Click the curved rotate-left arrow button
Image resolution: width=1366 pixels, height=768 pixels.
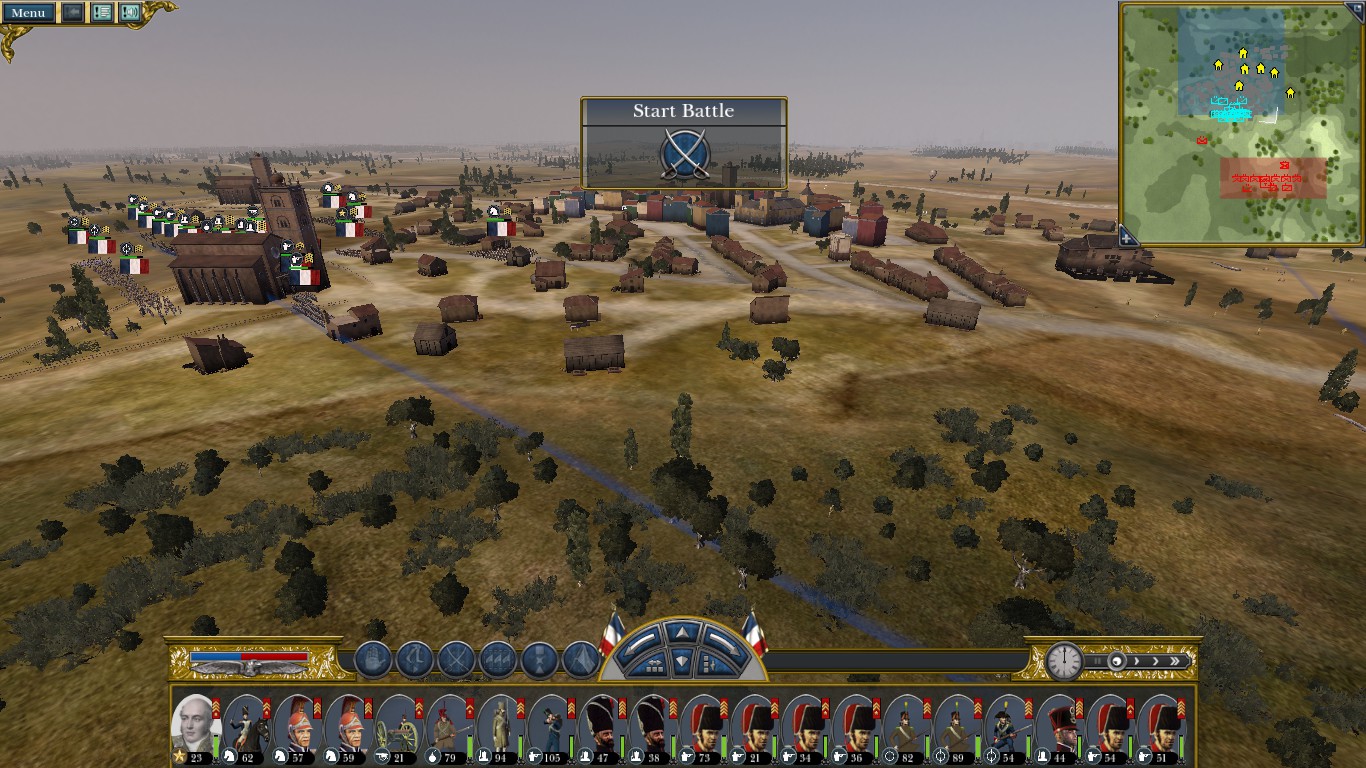coord(641,640)
